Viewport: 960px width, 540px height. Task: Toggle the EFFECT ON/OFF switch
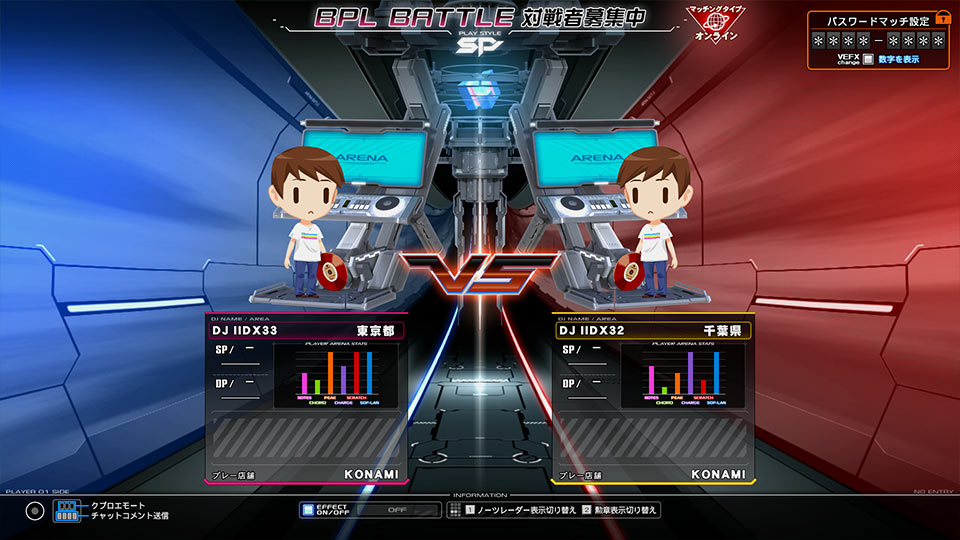point(370,509)
